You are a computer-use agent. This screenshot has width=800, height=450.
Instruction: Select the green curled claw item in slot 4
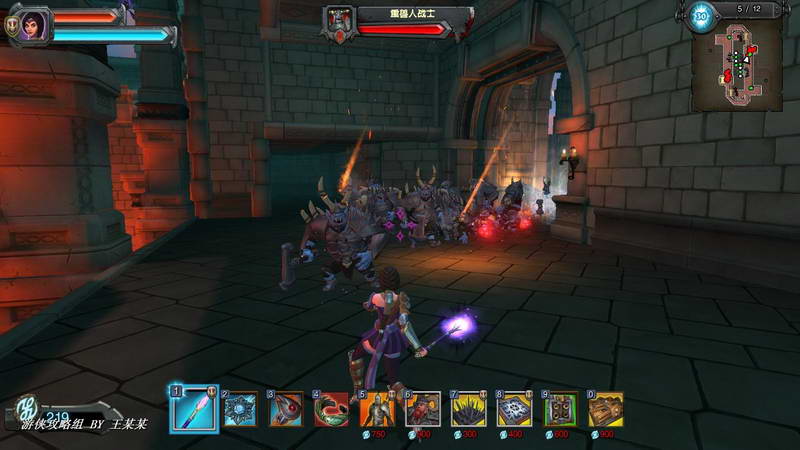click(332, 409)
